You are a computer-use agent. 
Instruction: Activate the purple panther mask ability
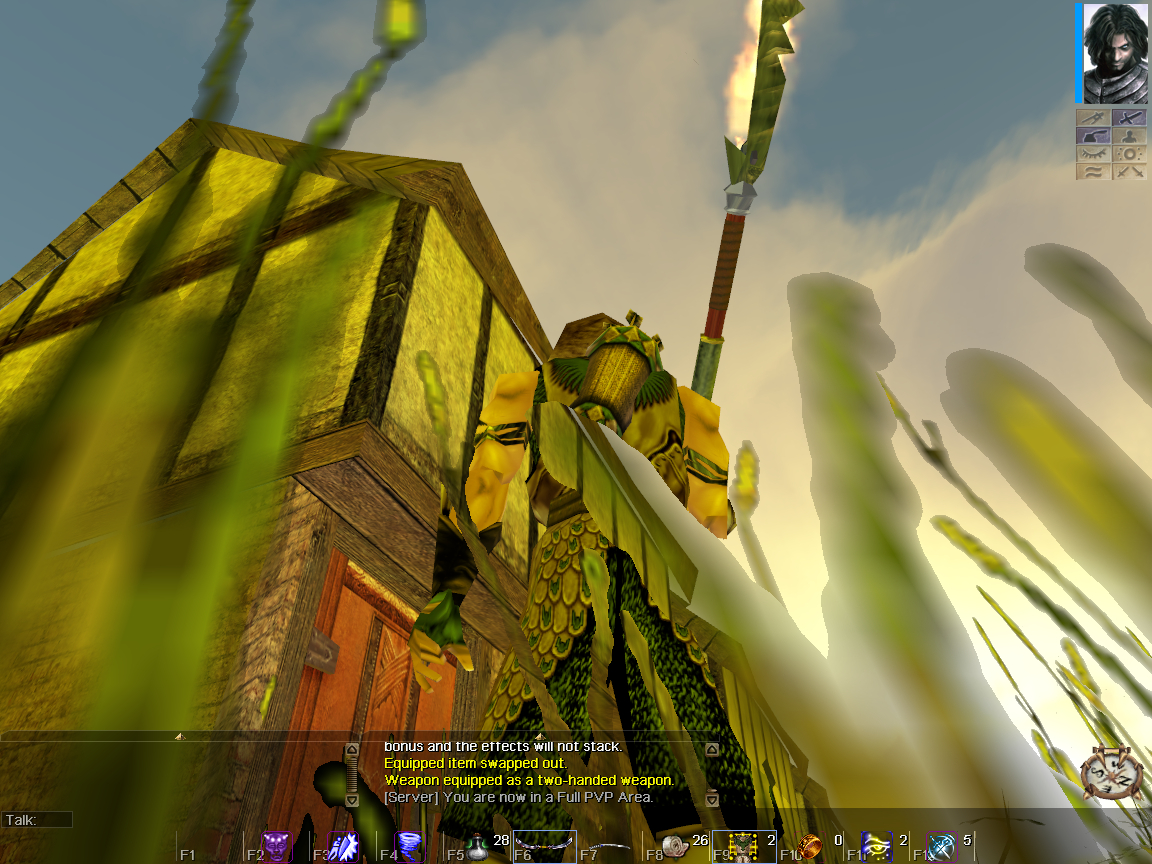275,846
